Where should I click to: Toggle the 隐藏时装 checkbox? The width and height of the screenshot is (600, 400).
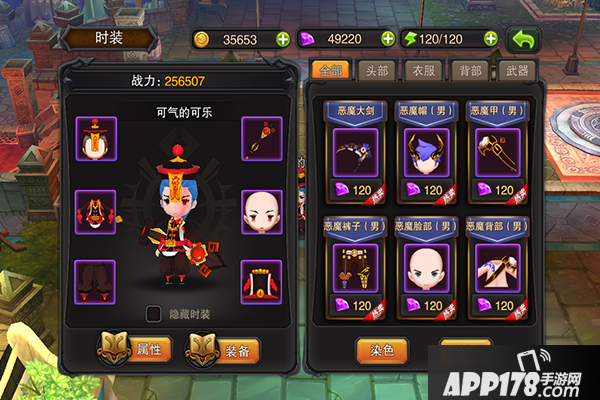(x=154, y=314)
